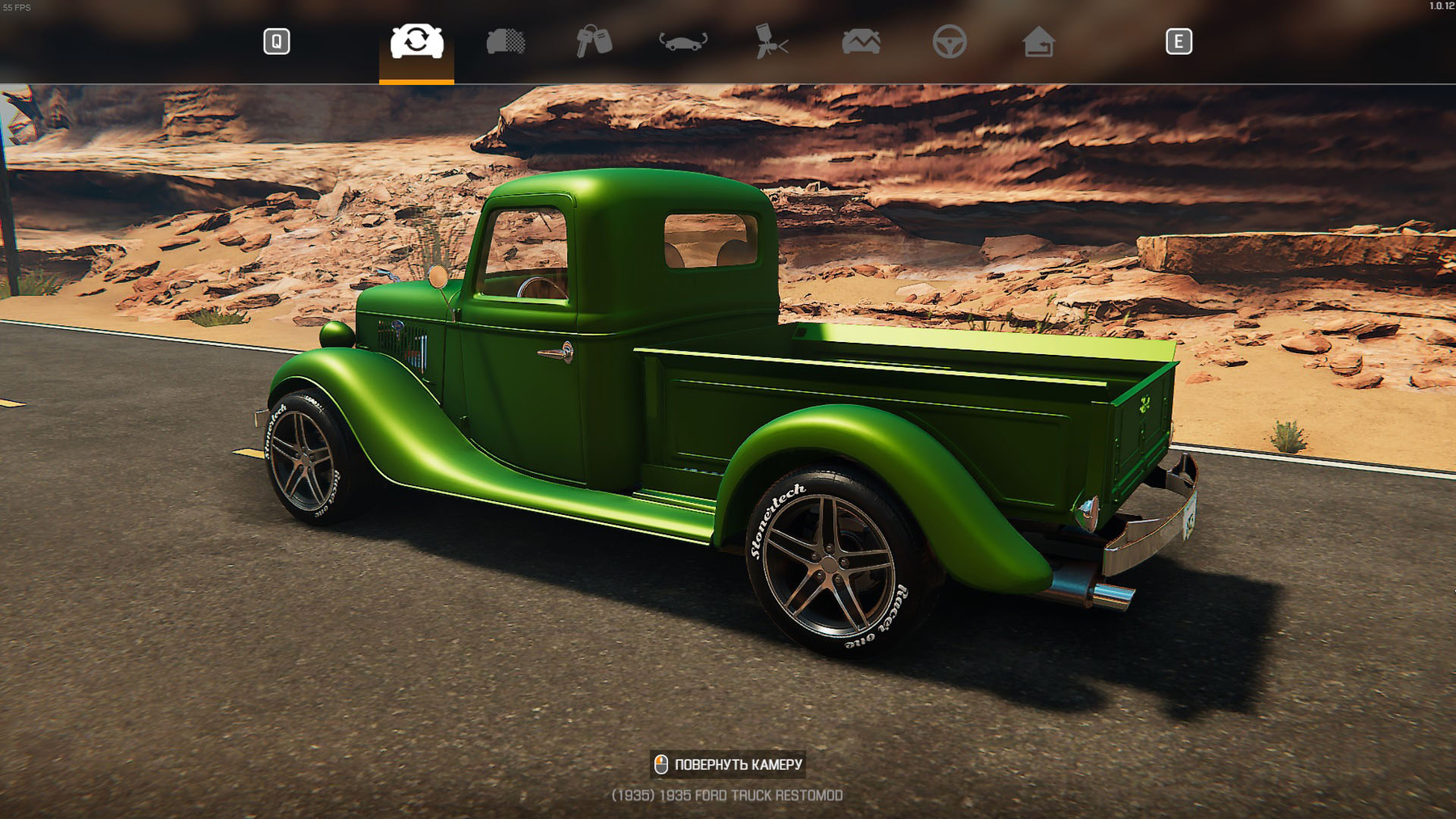Choose the paint spray gun tab
Viewport: 1456px width, 819px height.
(771, 42)
